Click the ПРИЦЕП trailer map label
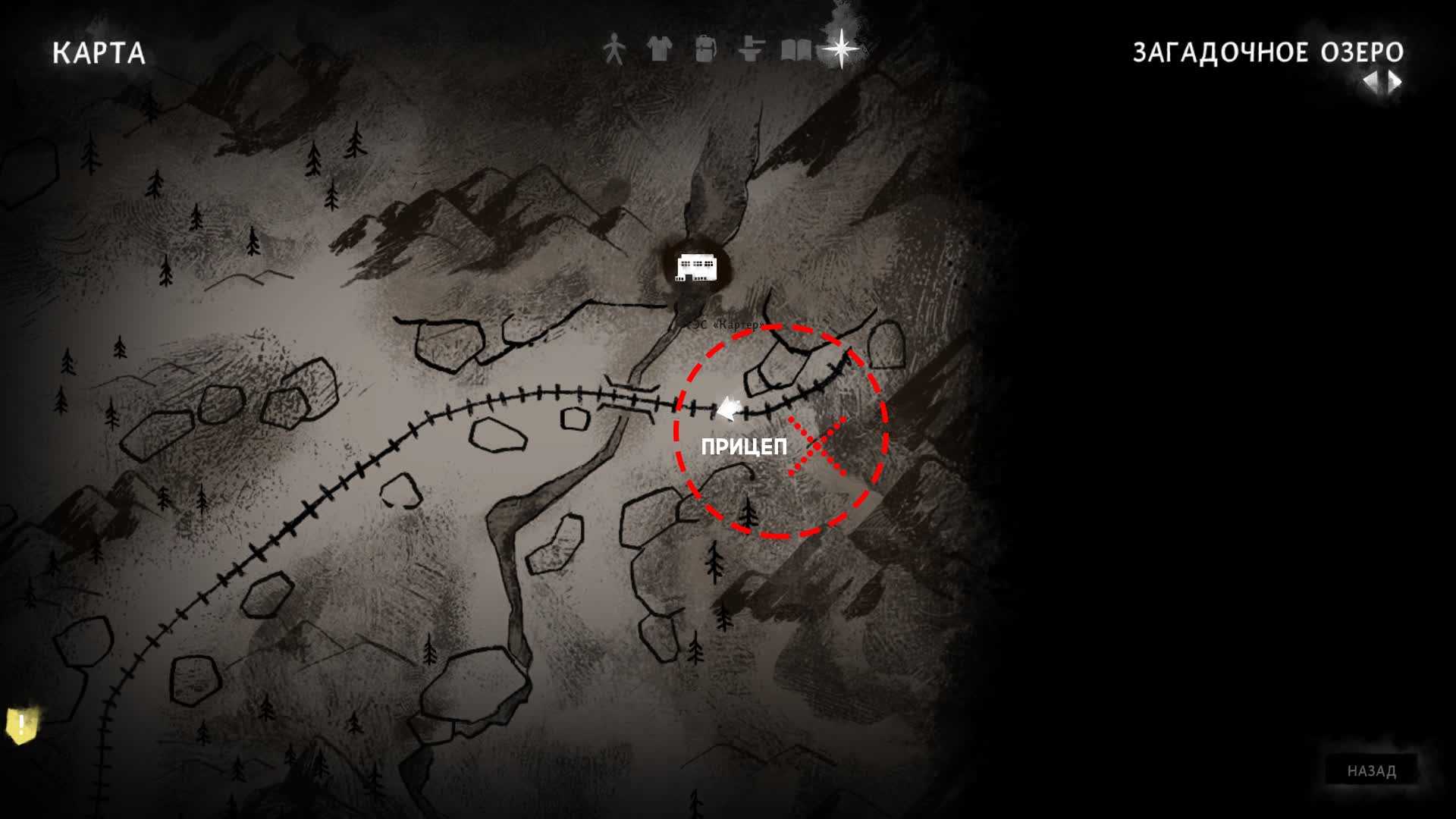The height and width of the screenshot is (819, 1456). point(744,447)
